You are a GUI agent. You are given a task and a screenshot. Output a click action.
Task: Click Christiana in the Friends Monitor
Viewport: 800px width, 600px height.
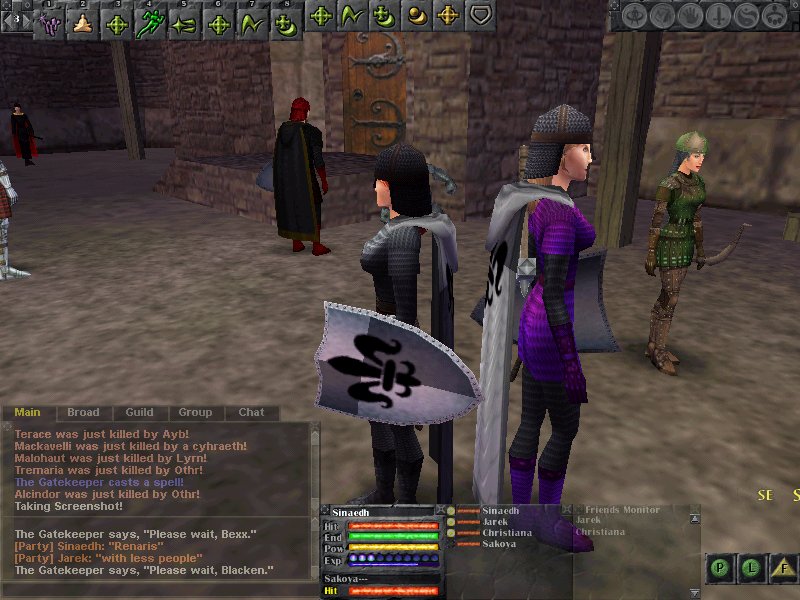[601, 532]
